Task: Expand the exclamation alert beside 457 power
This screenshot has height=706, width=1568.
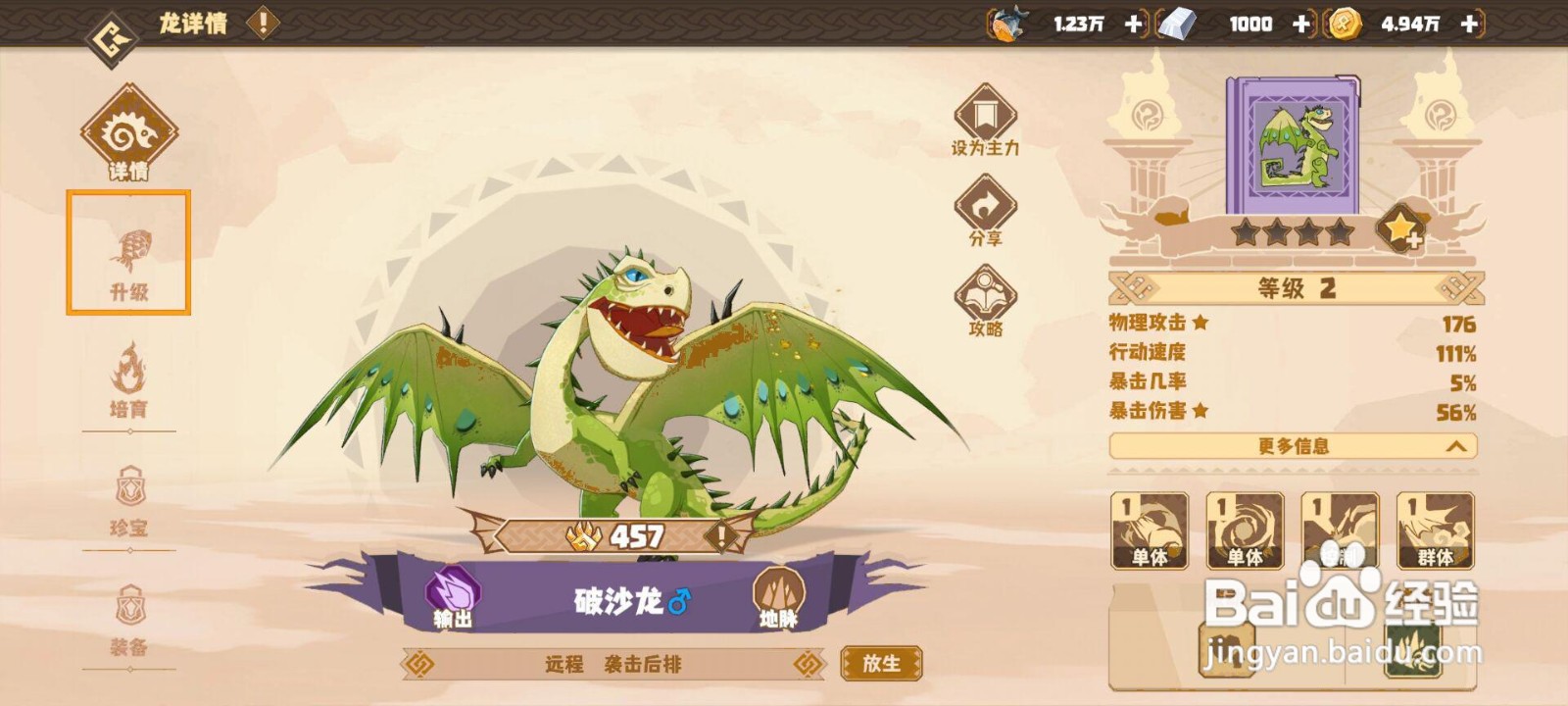Action: point(721,535)
